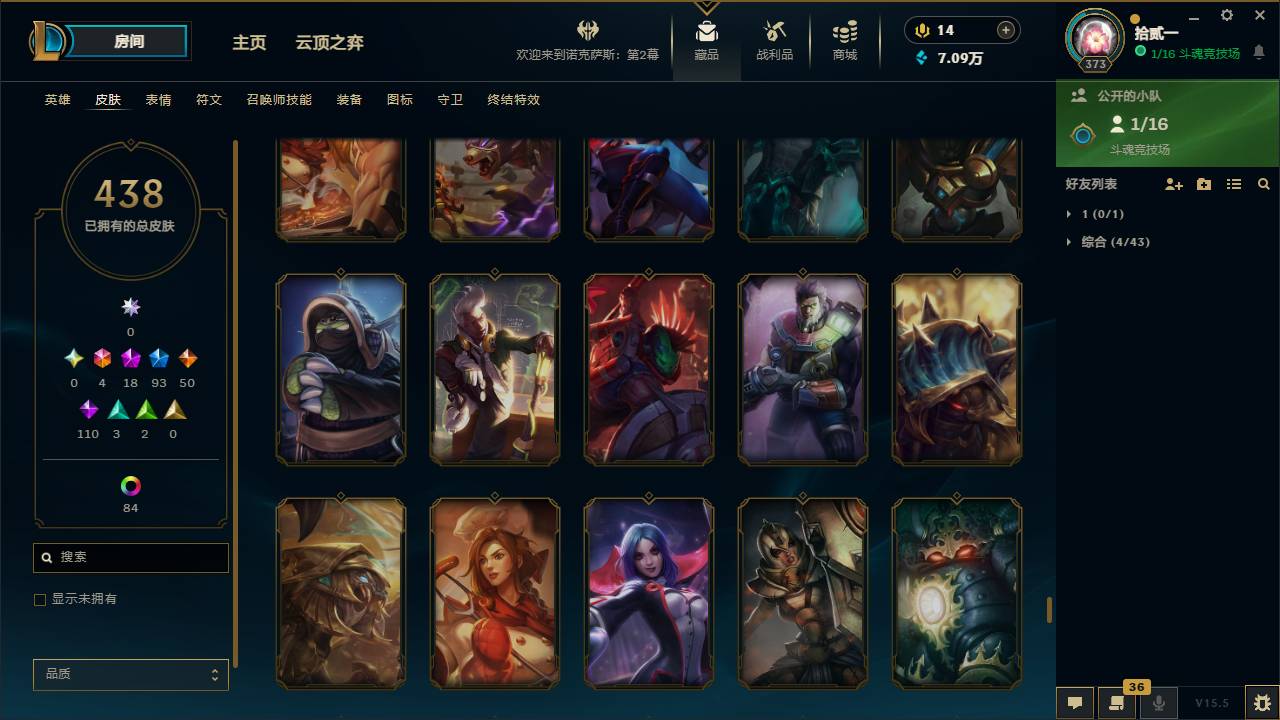Enable the 显示未拥有 checkbox
This screenshot has height=720, width=1280.
tap(40, 599)
